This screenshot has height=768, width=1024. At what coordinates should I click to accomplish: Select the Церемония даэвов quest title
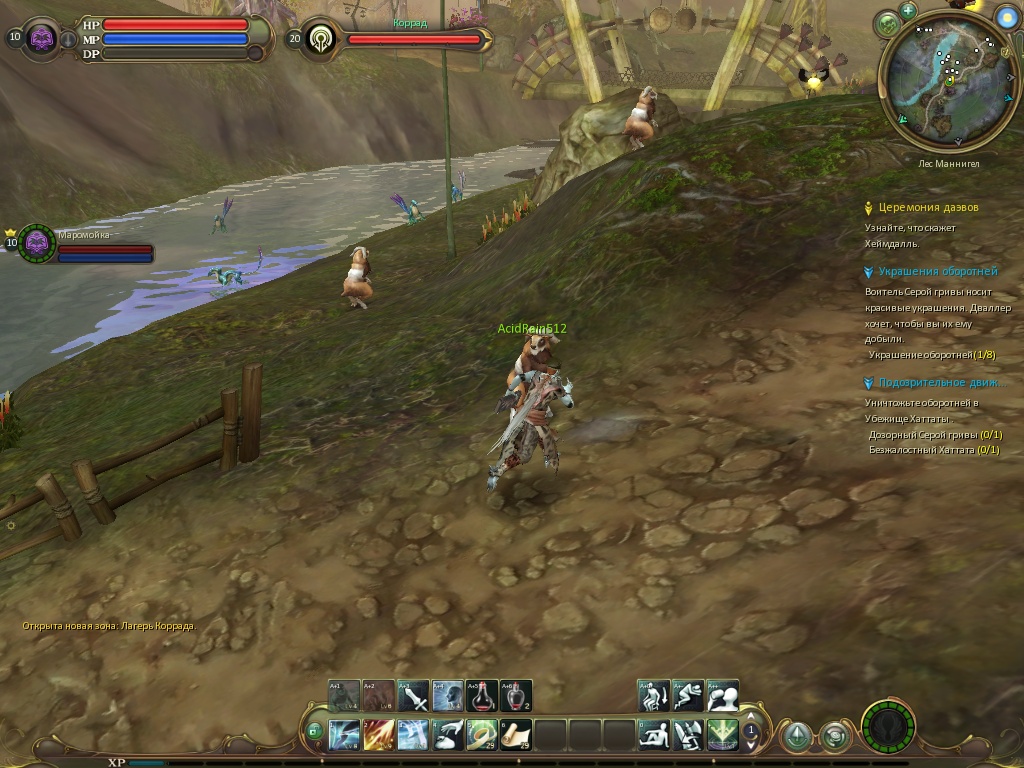point(928,208)
